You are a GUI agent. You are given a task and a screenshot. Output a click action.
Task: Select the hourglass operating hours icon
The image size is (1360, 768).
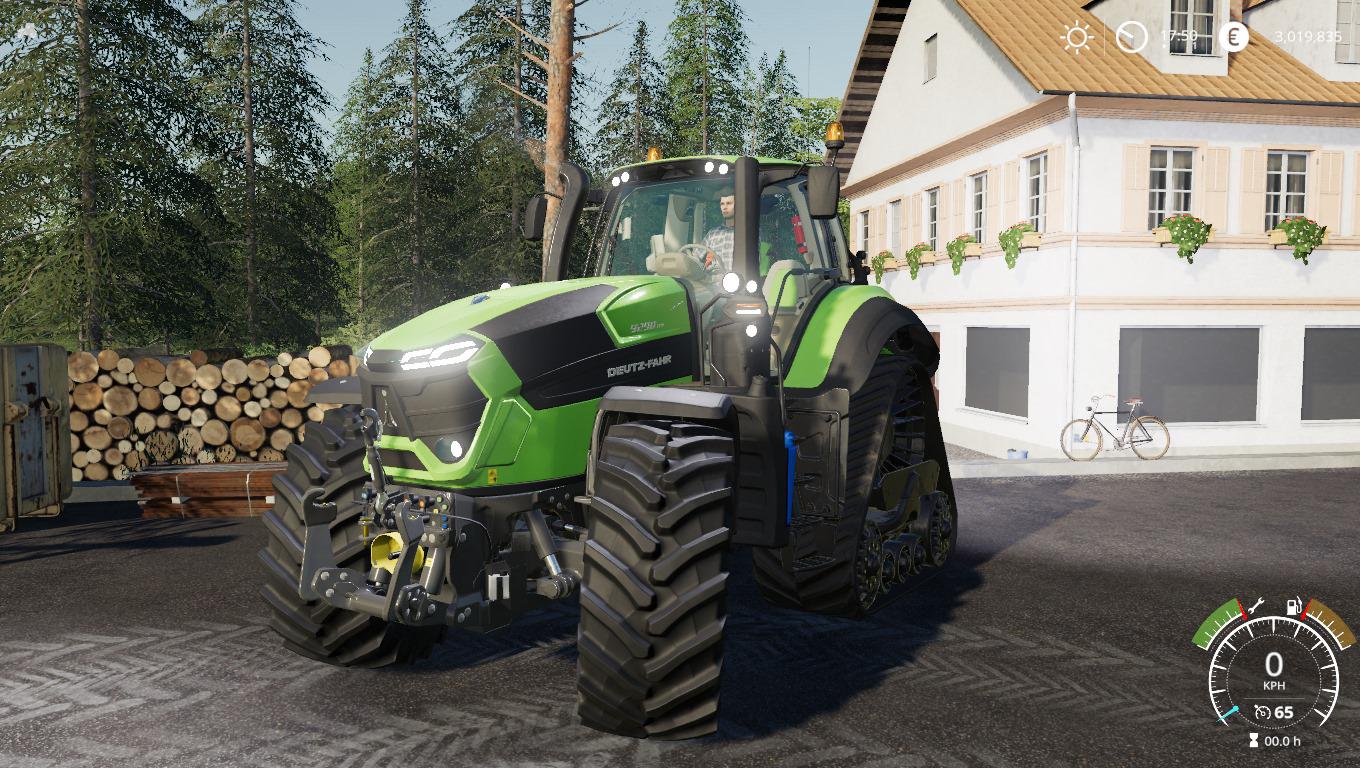1253,740
